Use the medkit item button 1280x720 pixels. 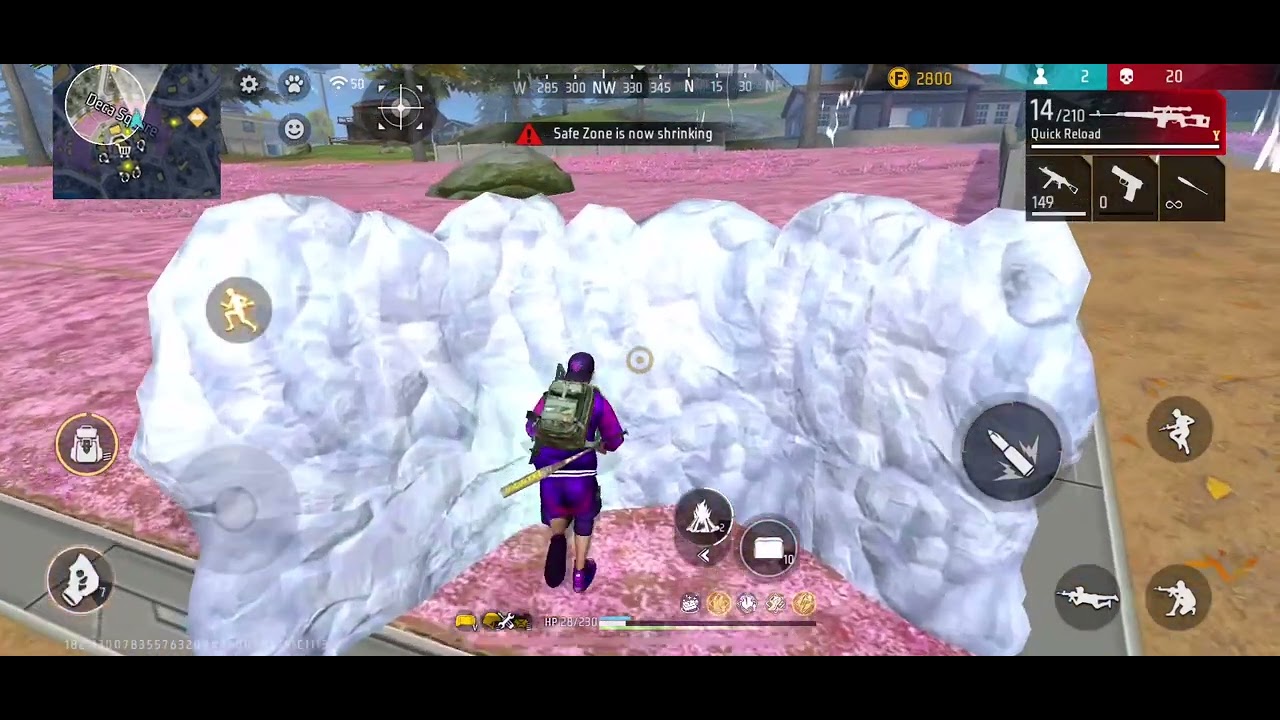pos(768,548)
